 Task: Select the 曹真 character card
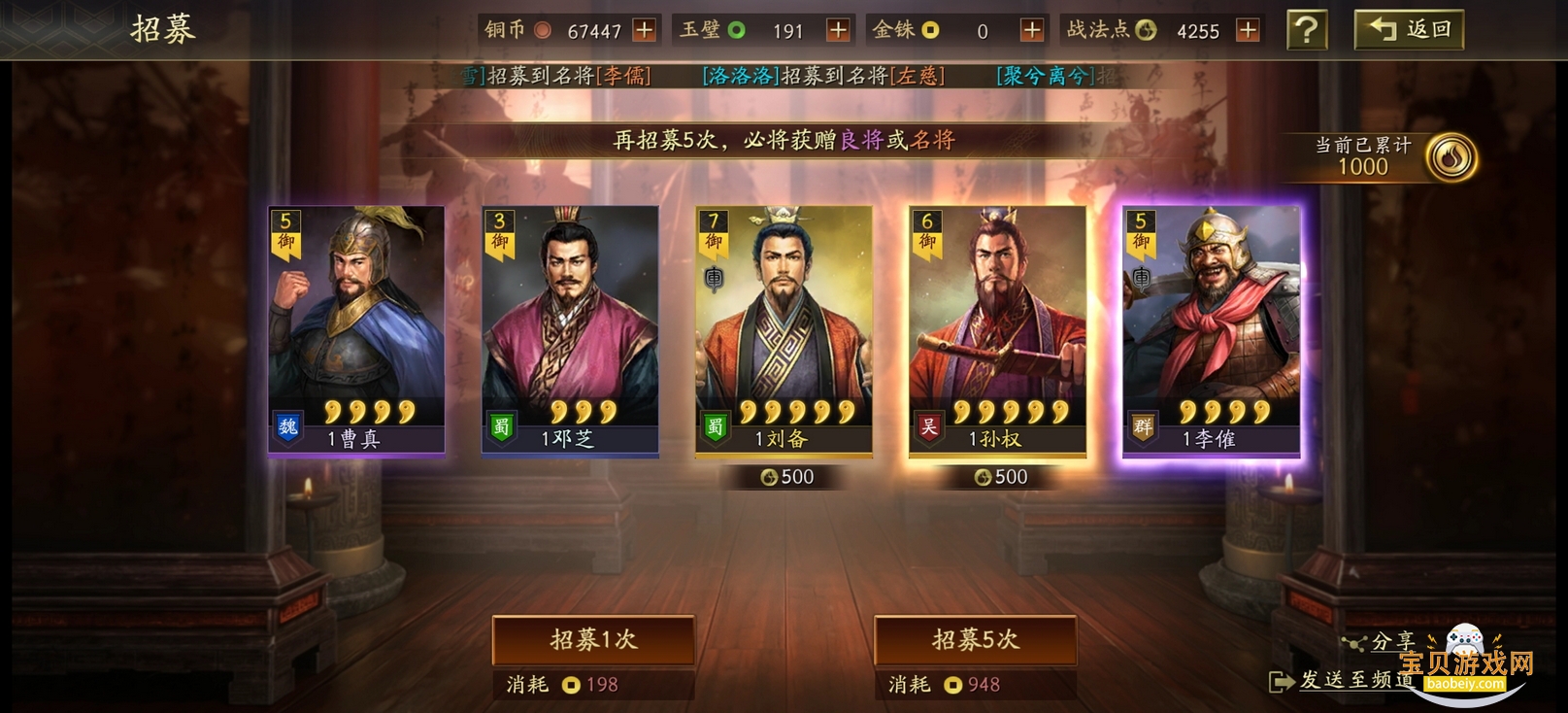pyautogui.click(x=355, y=330)
